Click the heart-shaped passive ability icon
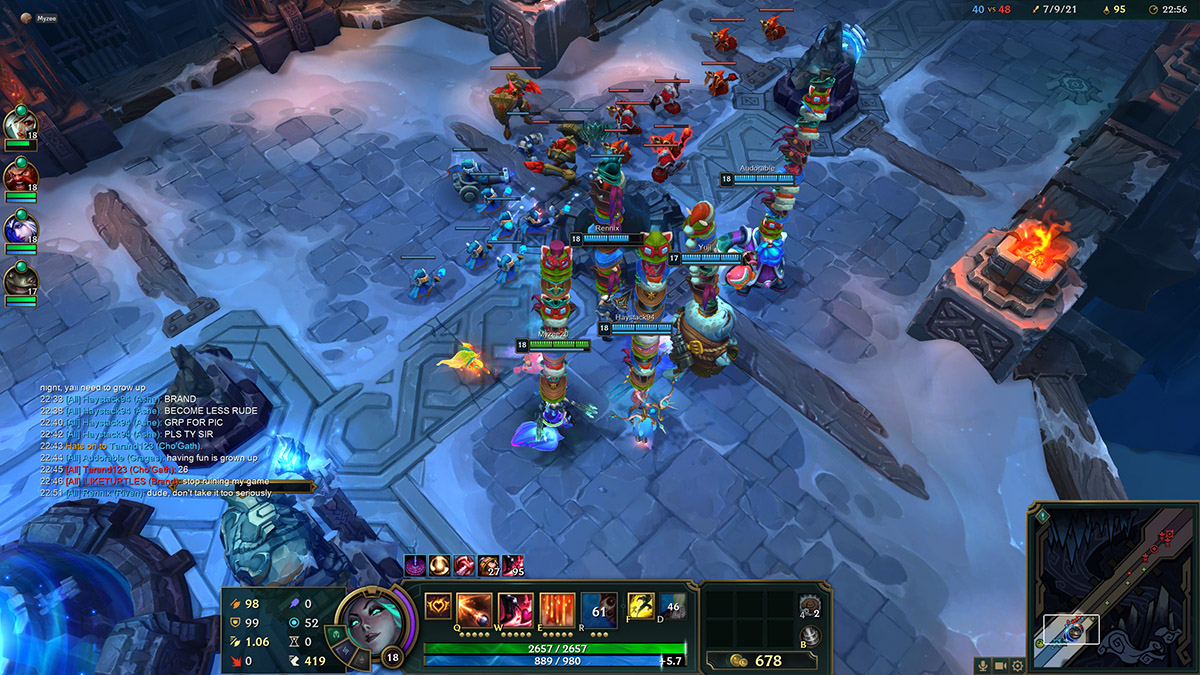The height and width of the screenshot is (675, 1200). 437,605
